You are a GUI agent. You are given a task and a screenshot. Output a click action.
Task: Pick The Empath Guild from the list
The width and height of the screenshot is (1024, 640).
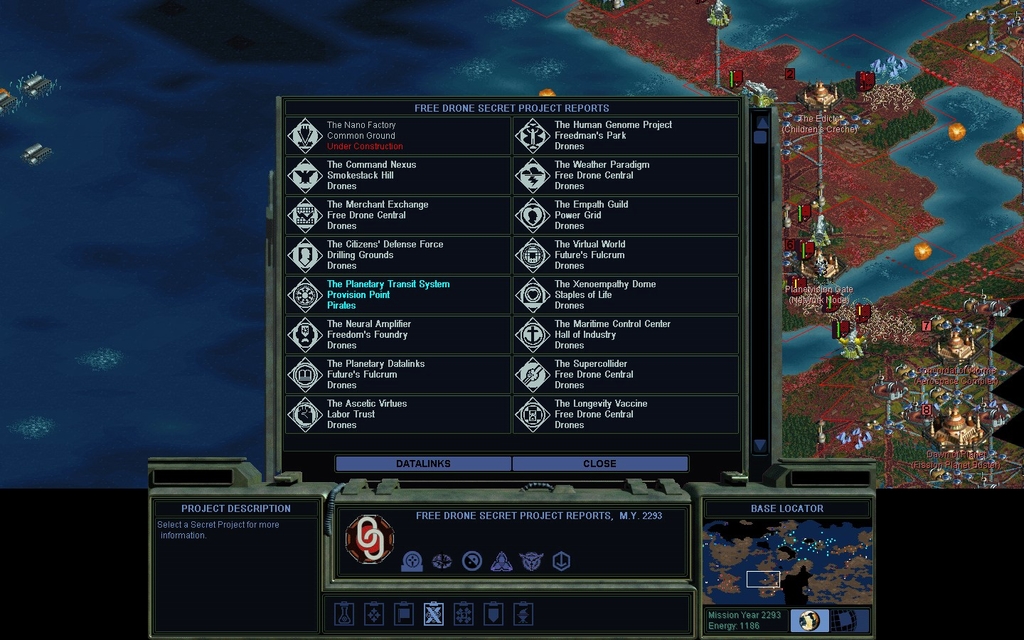click(x=626, y=216)
